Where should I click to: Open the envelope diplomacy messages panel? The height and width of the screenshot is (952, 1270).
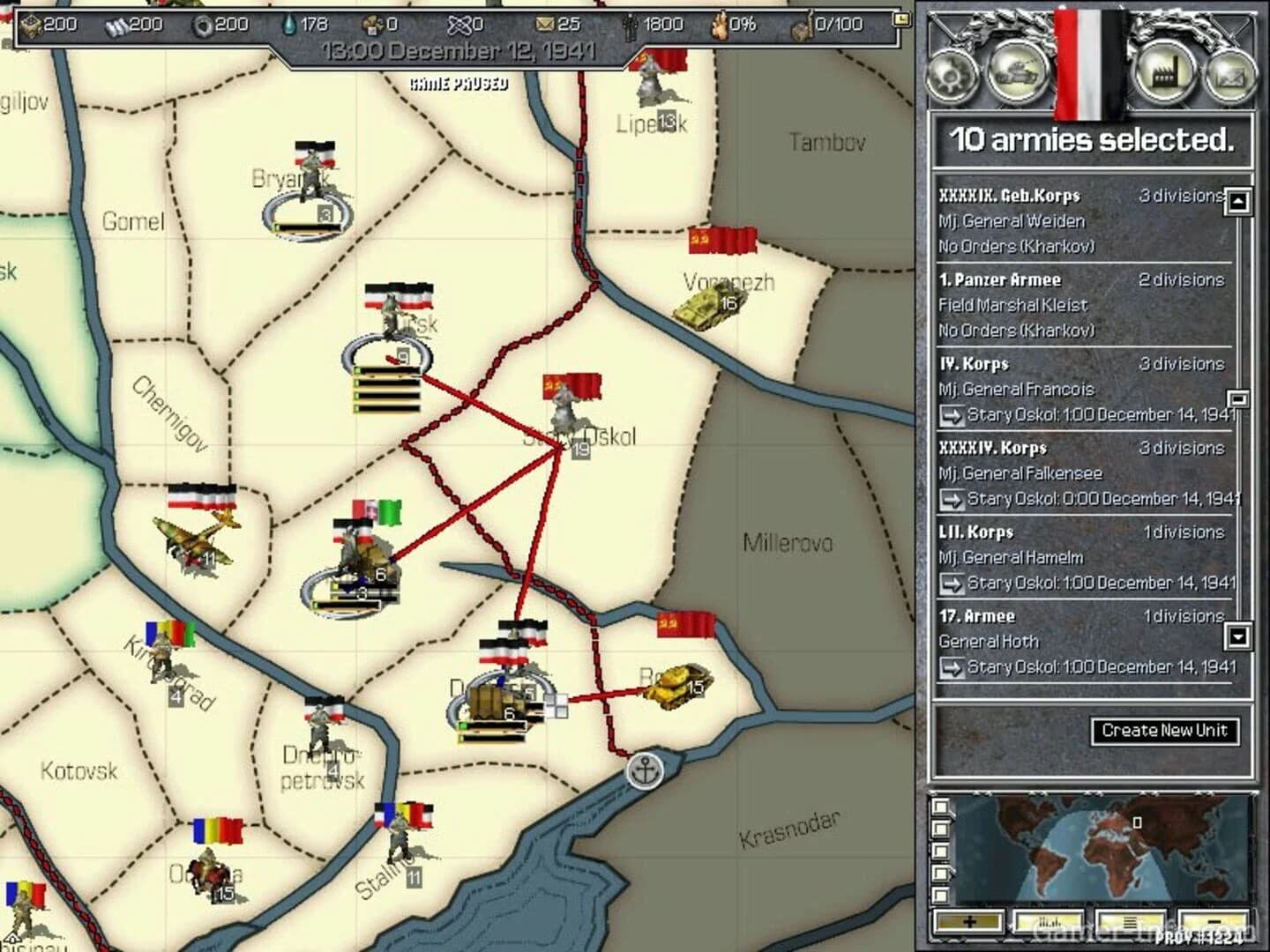[1233, 77]
